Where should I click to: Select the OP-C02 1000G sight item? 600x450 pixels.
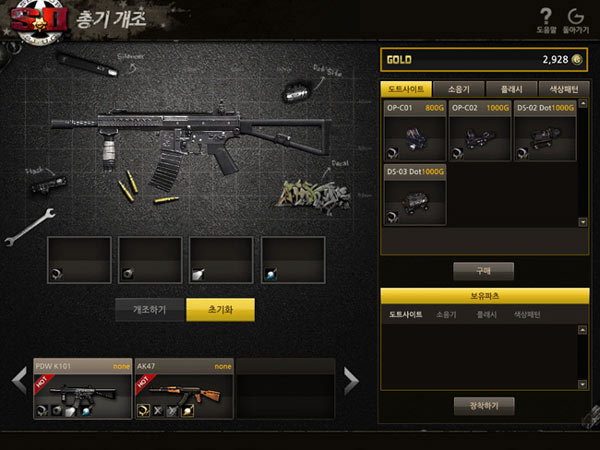tap(479, 131)
